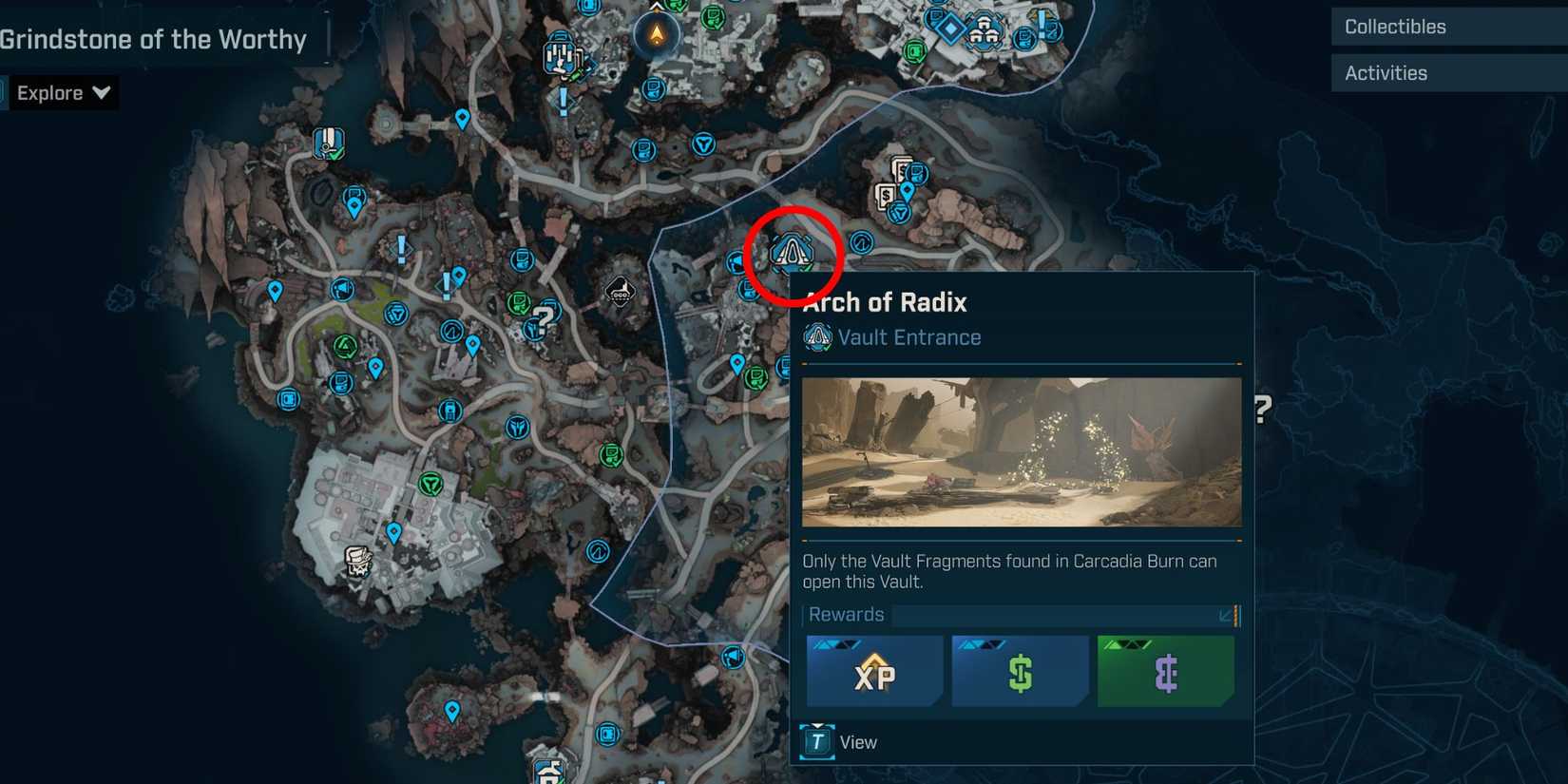Click the Vault Entrance emblem beside the panel title
Screen dimensions: 1568x784
[x=817, y=337]
